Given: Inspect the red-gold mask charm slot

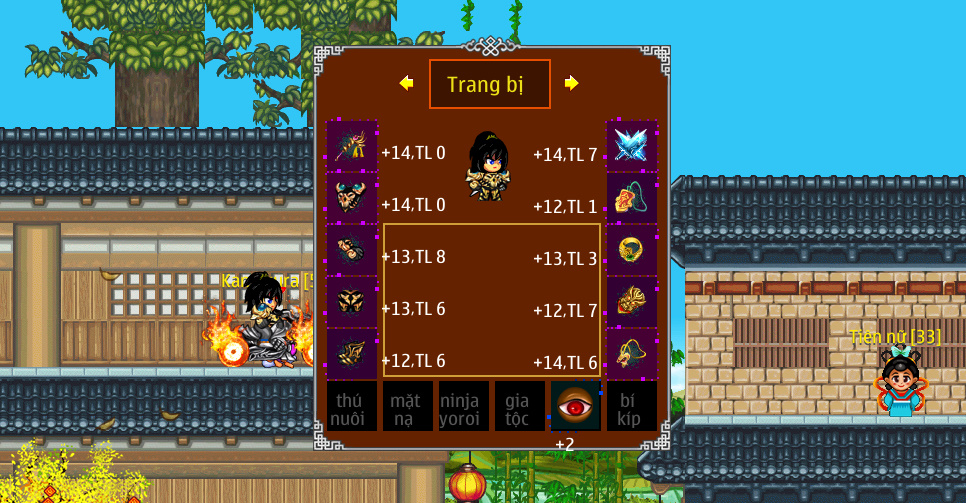Looking at the screenshot, I should (632, 302).
